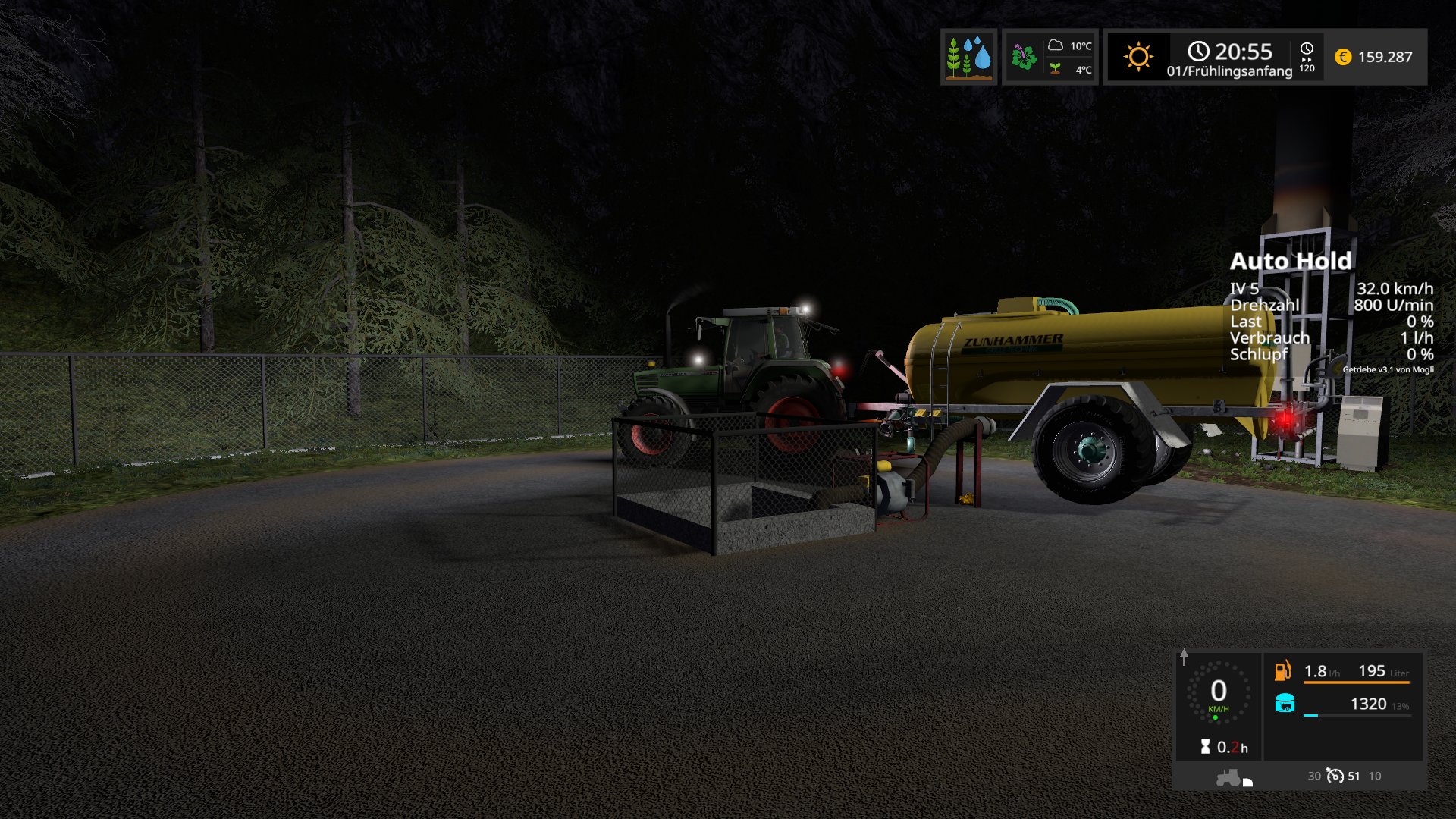Image resolution: width=1456 pixels, height=819 pixels.
Task: Open the crop growth and moisture icon
Action: [x=968, y=57]
